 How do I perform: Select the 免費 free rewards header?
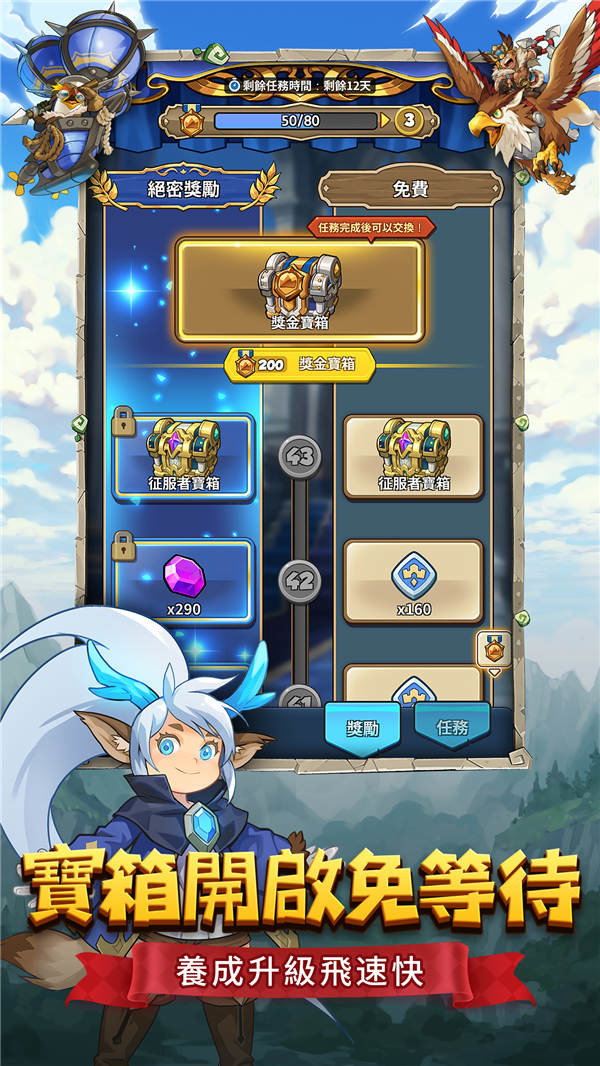410,189
